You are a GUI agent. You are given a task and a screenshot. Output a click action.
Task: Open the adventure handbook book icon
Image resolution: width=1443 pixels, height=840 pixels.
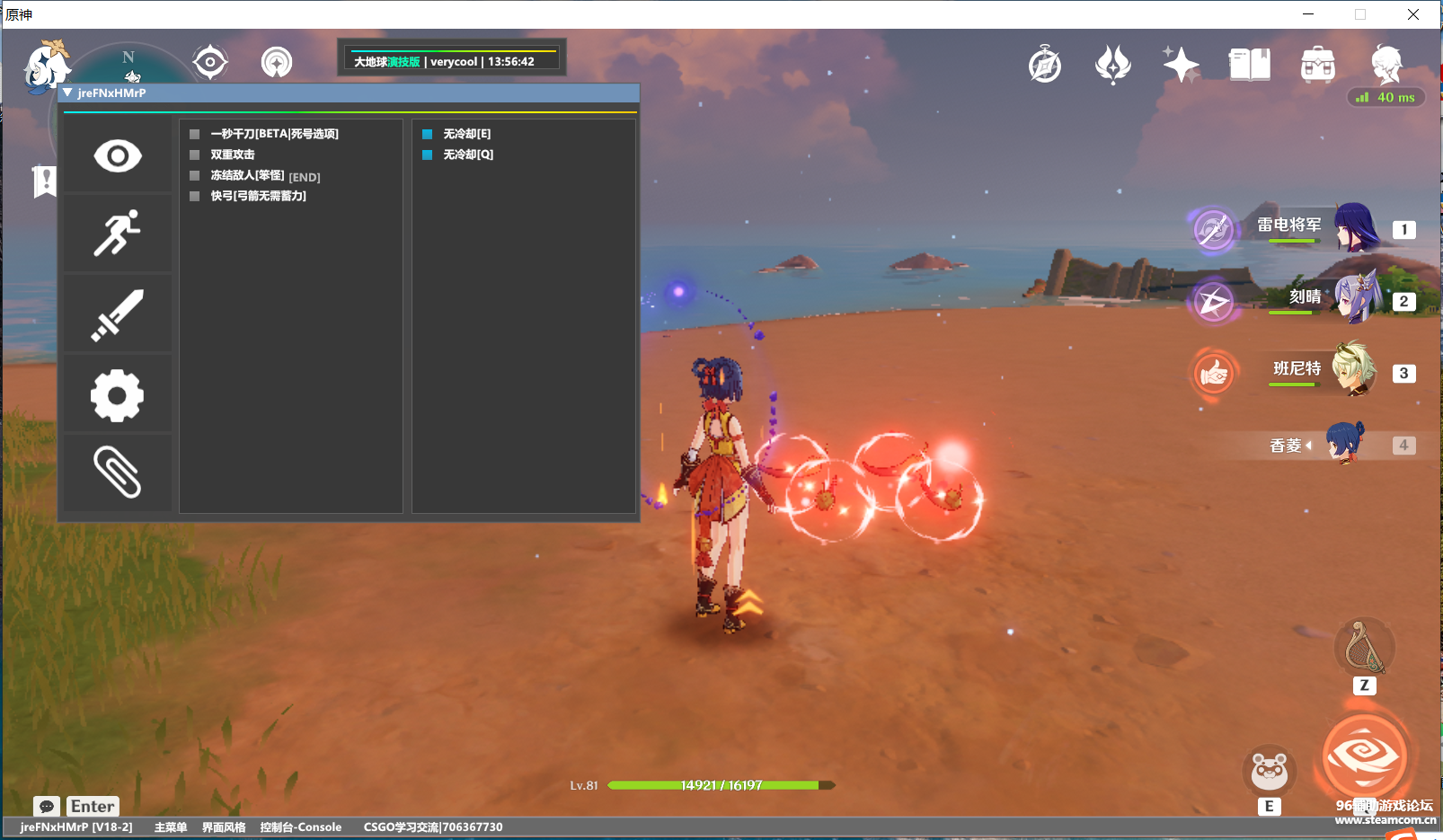[x=1249, y=63]
